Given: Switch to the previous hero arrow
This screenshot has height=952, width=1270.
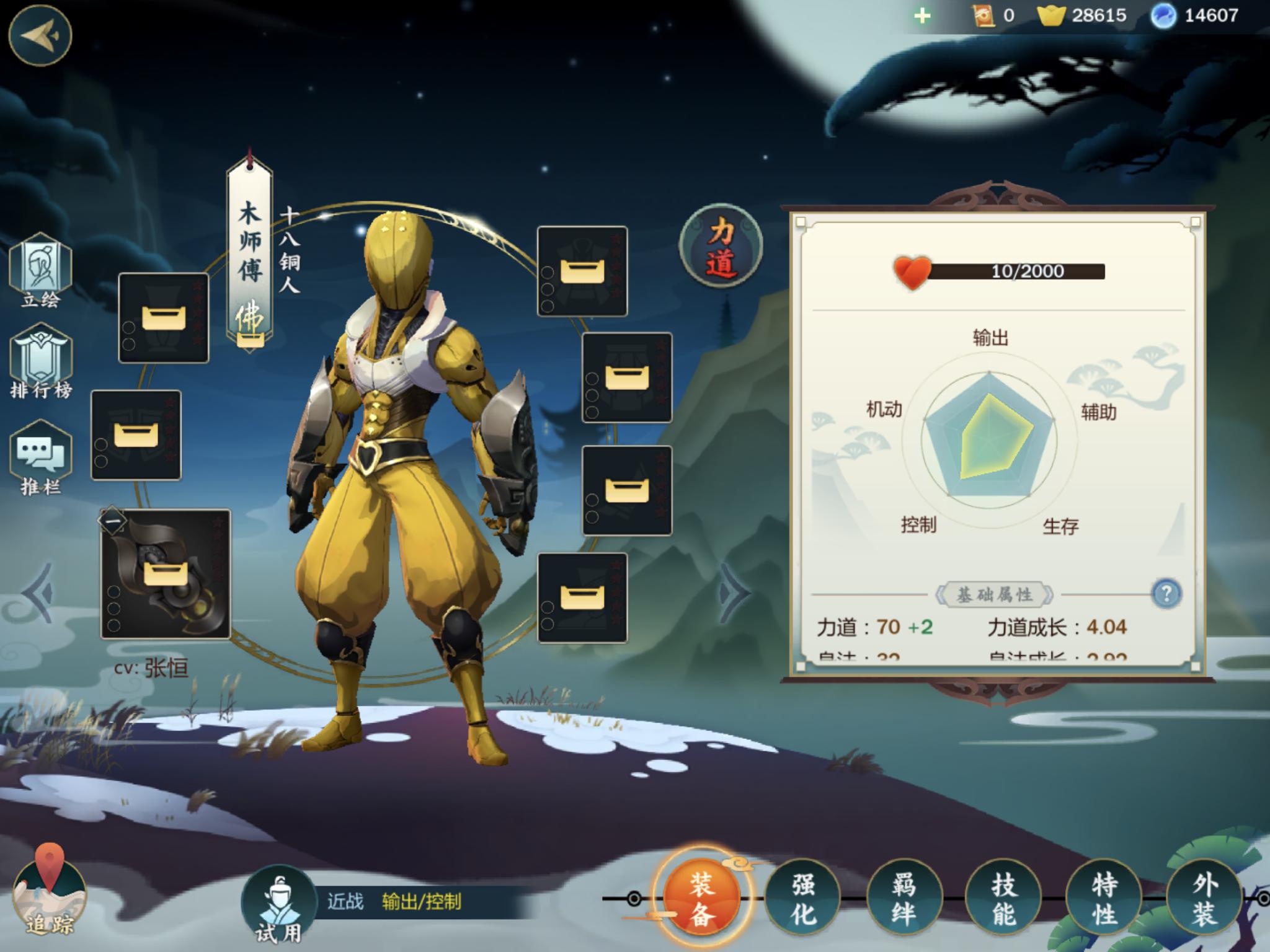Looking at the screenshot, I should pos(38,593).
